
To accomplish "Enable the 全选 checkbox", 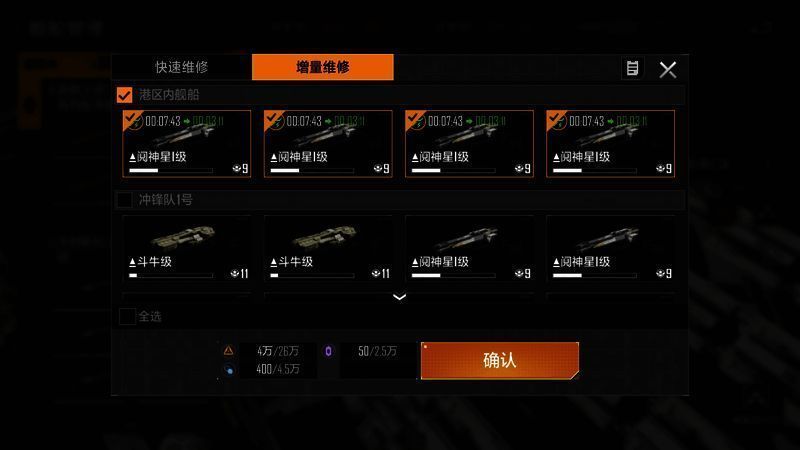I will (x=127, y=316).
